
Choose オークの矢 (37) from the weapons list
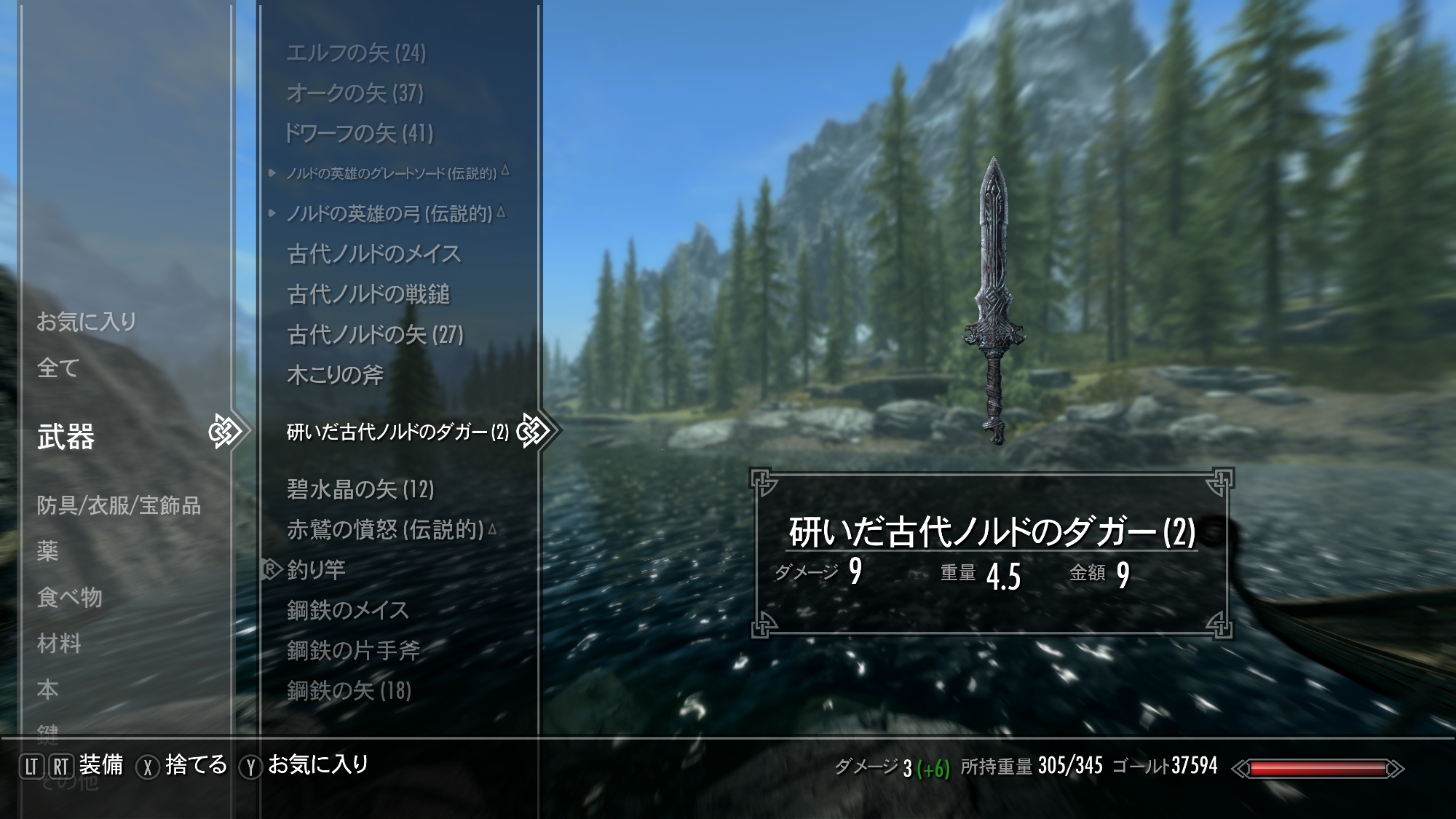click(355, 92)
